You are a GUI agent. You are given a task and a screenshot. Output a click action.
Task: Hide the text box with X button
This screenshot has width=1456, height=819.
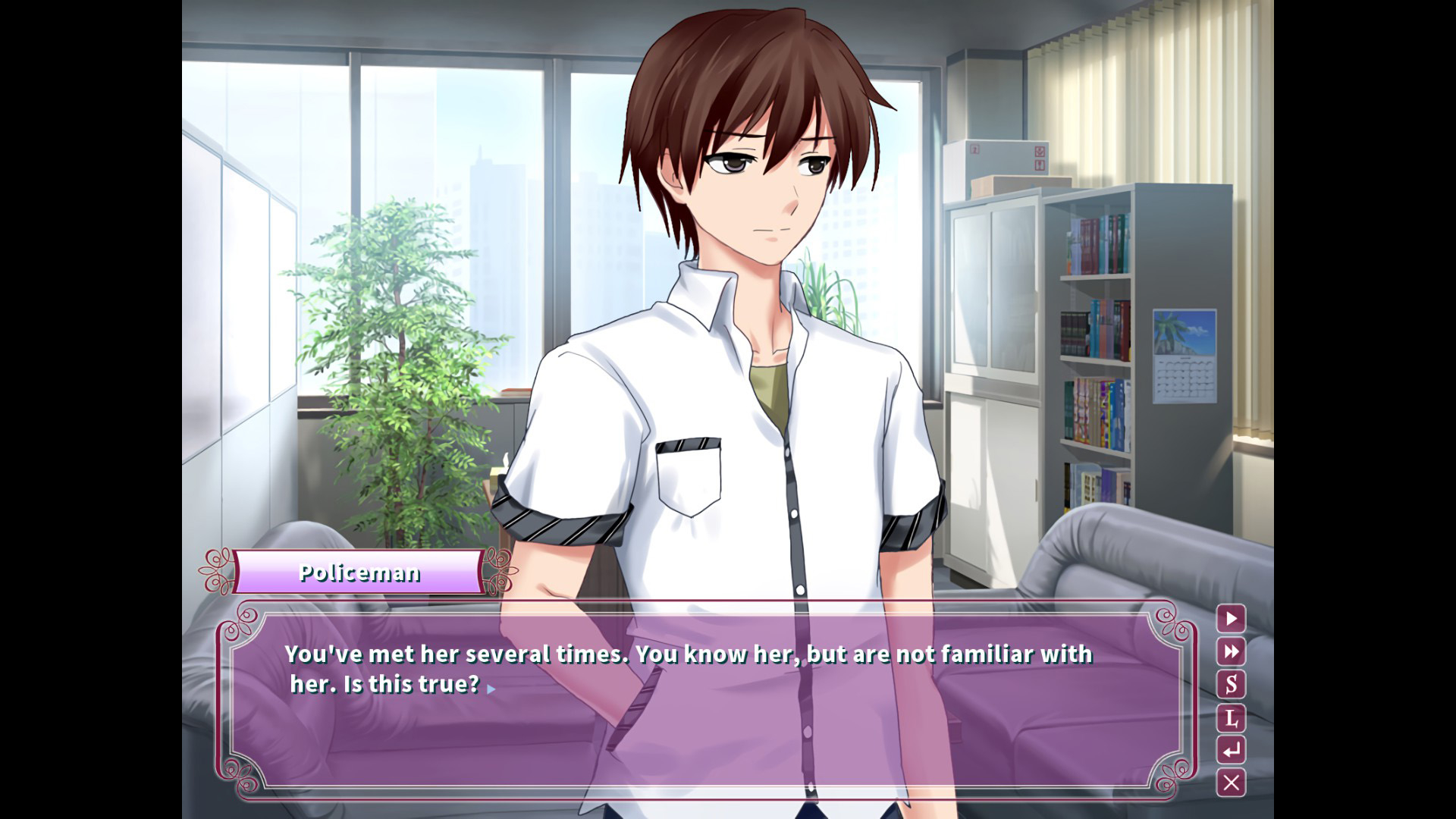point(1231,783)
